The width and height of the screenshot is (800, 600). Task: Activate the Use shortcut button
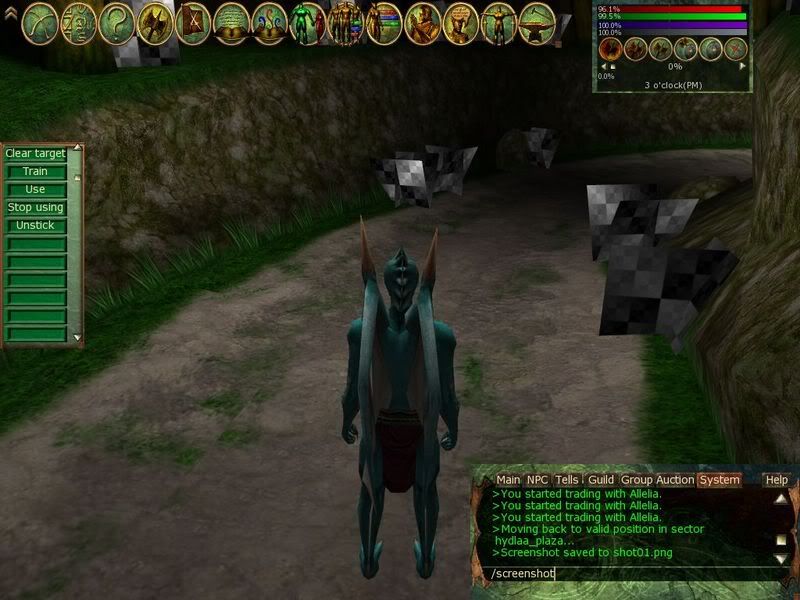pos(35,190)
